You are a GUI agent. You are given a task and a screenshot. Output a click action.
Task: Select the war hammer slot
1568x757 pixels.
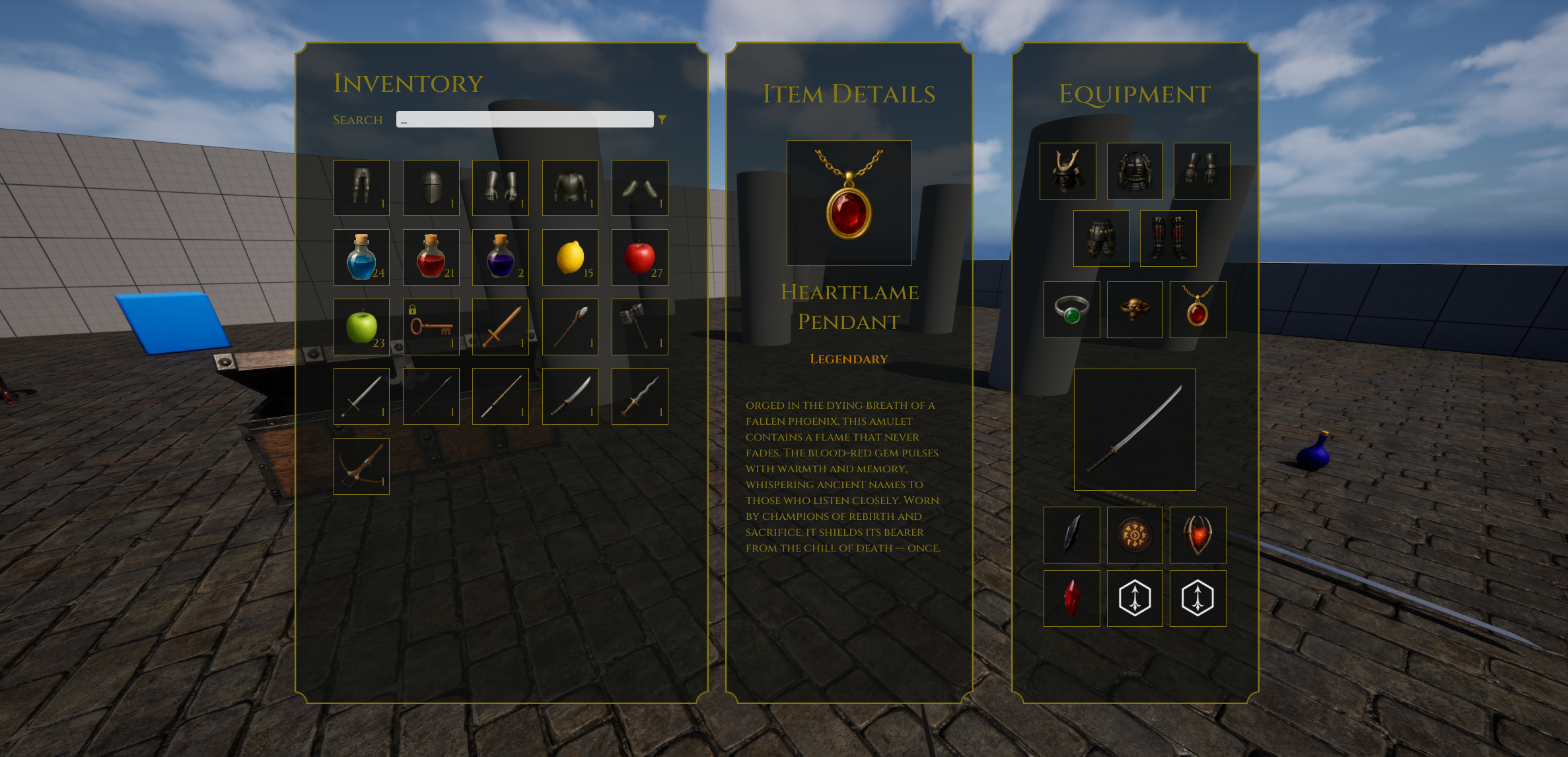[639, 327]
